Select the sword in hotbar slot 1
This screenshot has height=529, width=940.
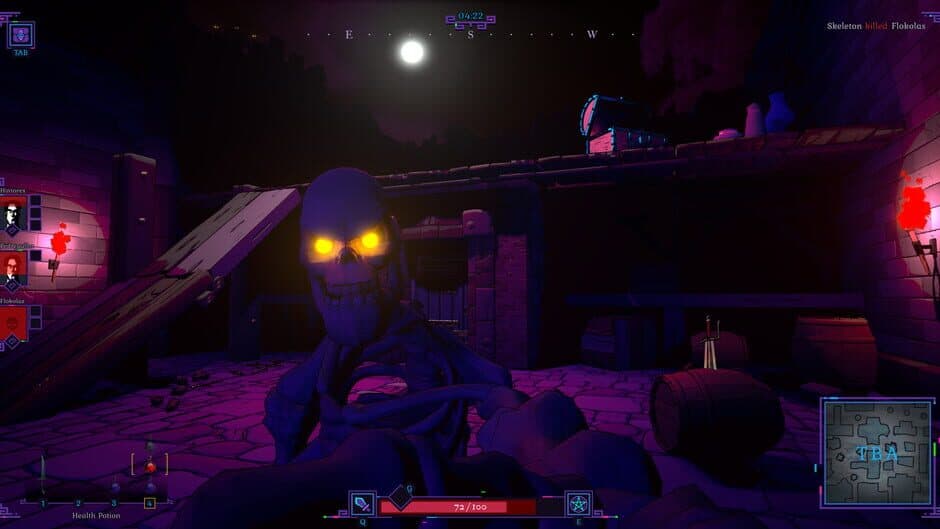[43, 472]
